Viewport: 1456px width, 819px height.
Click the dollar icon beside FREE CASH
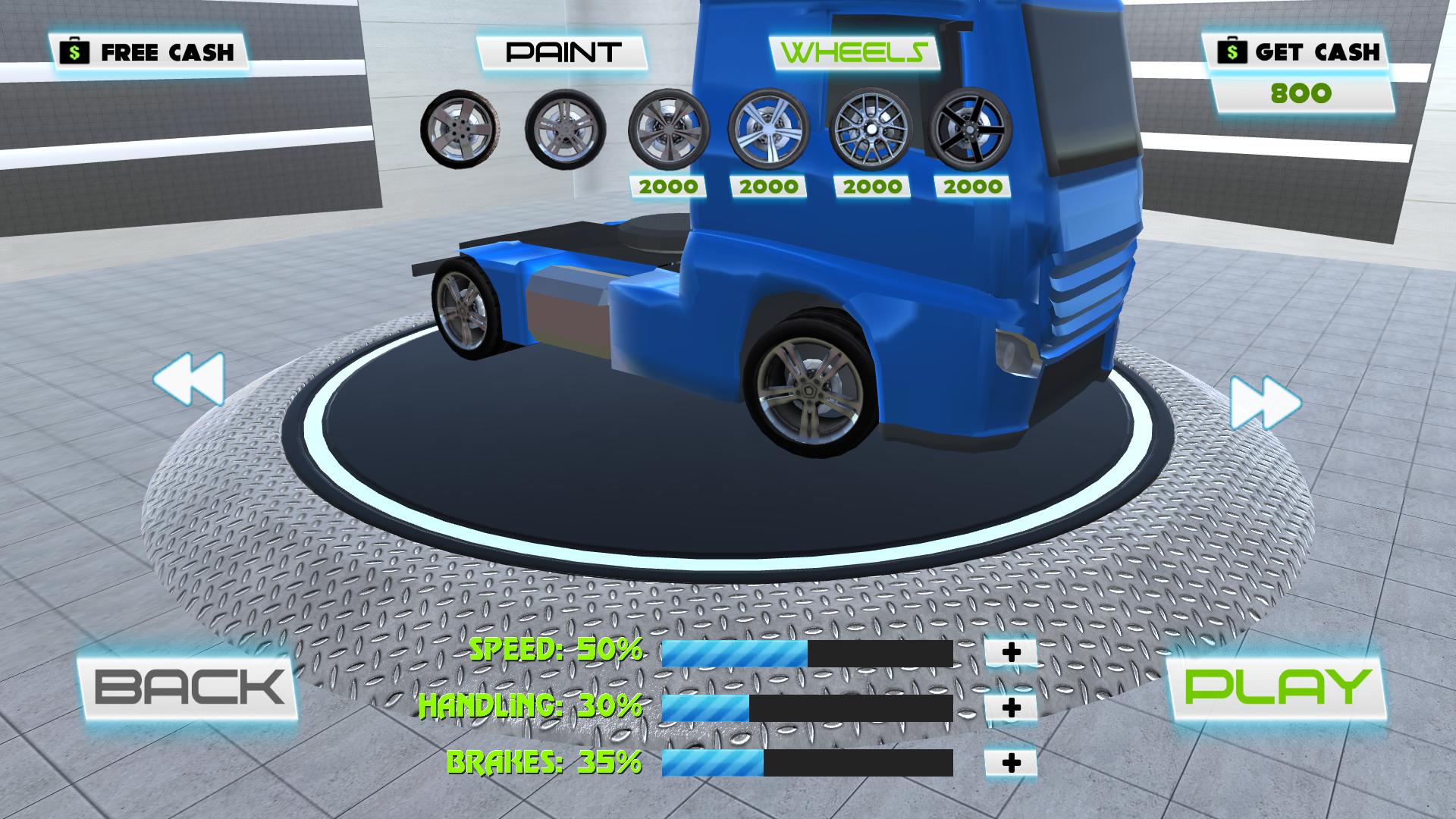(74, 52)
